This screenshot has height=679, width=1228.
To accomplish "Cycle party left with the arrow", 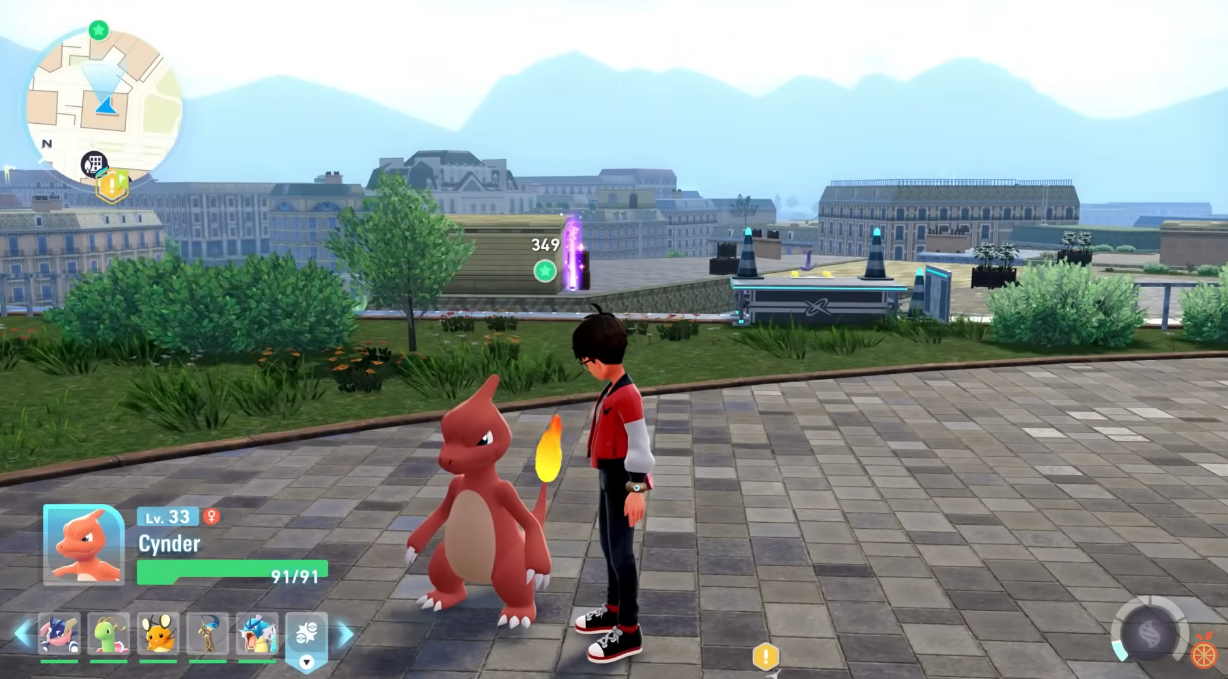I will (22, 634).
